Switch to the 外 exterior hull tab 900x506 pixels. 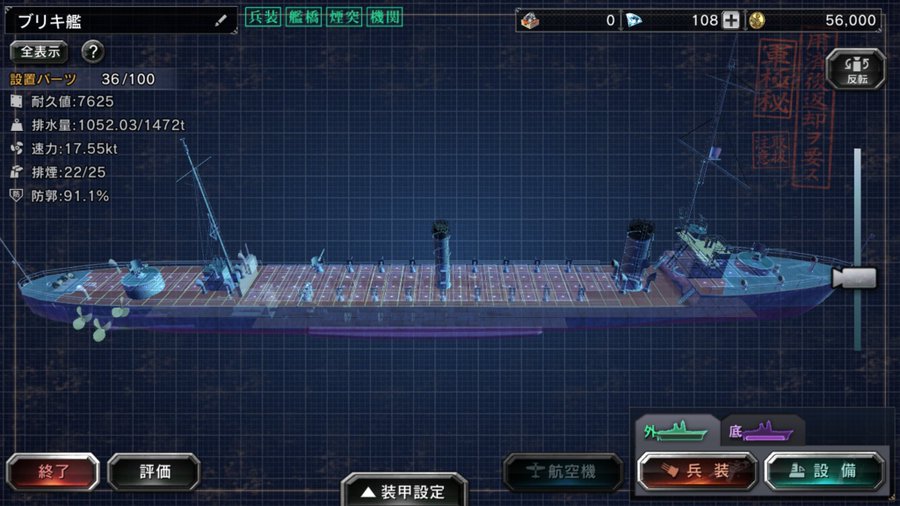pyautogui.click(x=676, y=431)
